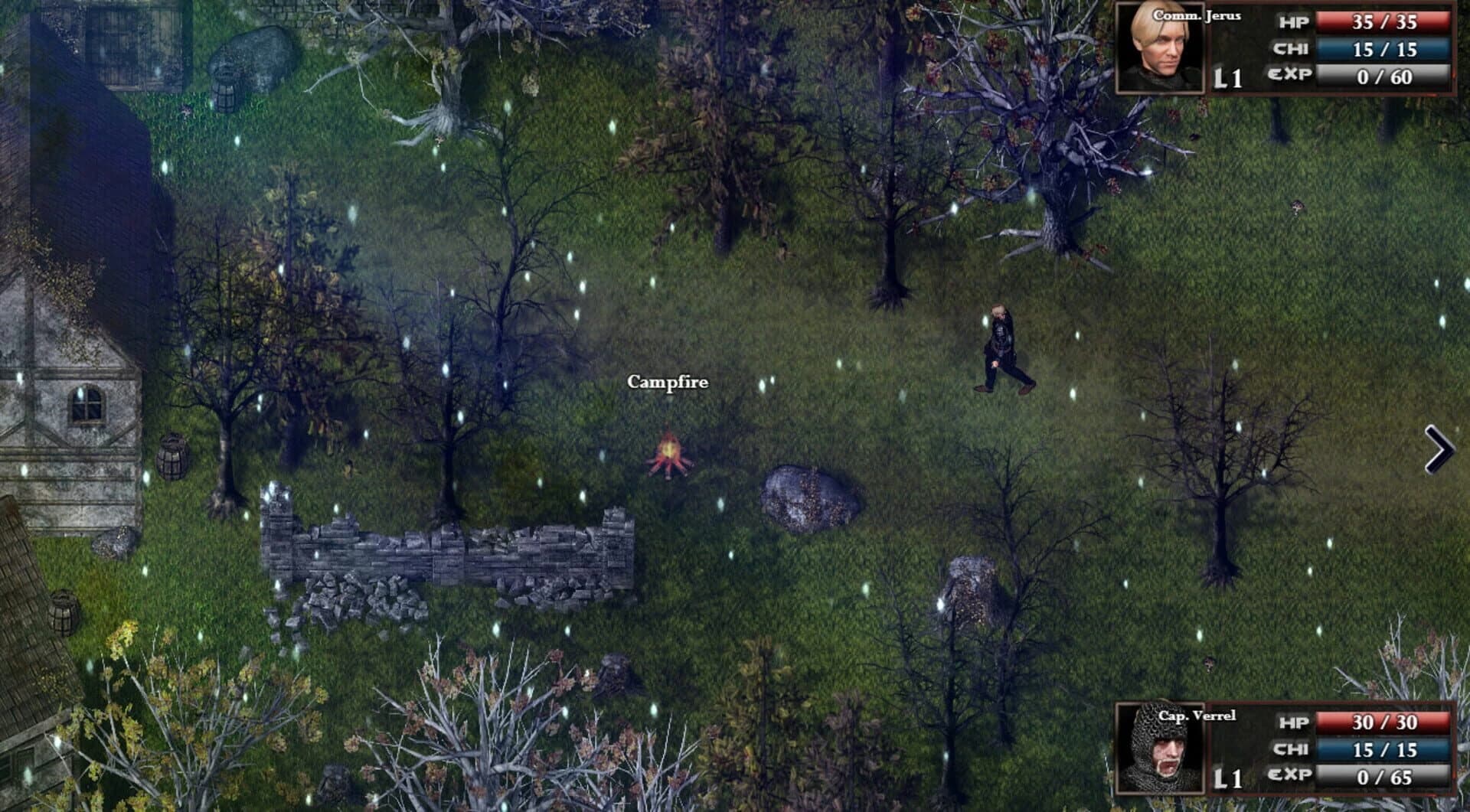Expand the right-edge arrow chevron

1439,450
